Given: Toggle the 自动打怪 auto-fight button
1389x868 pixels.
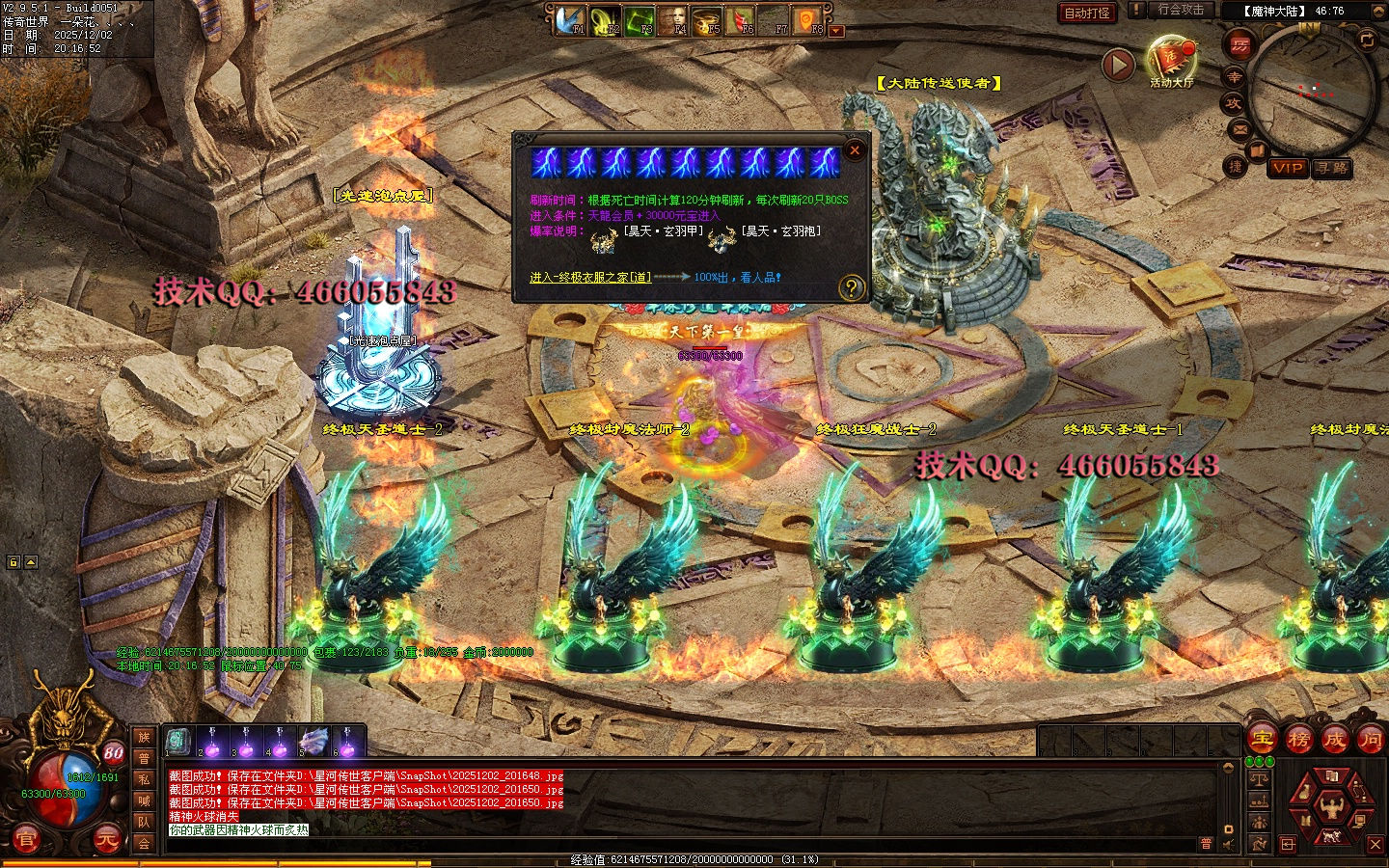Looking at the screenshot, I should click(x=1087, y=13).
